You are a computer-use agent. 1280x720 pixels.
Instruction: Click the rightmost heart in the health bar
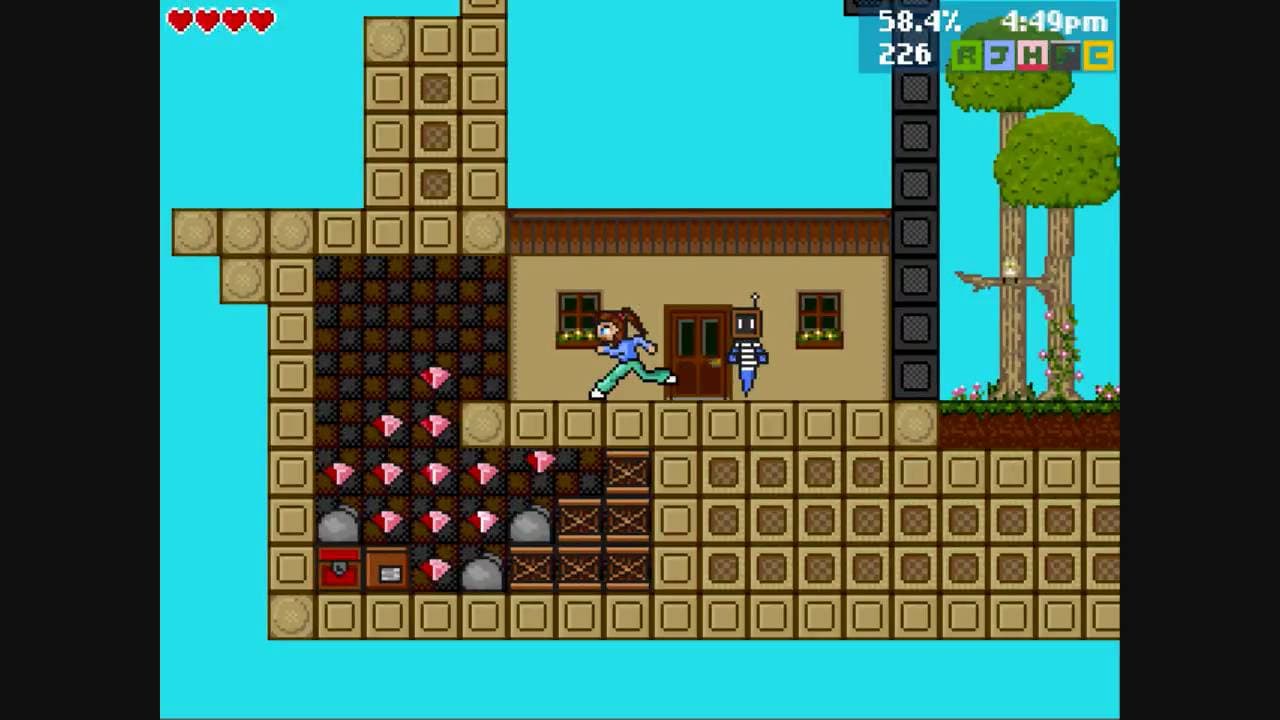point(262,21)
